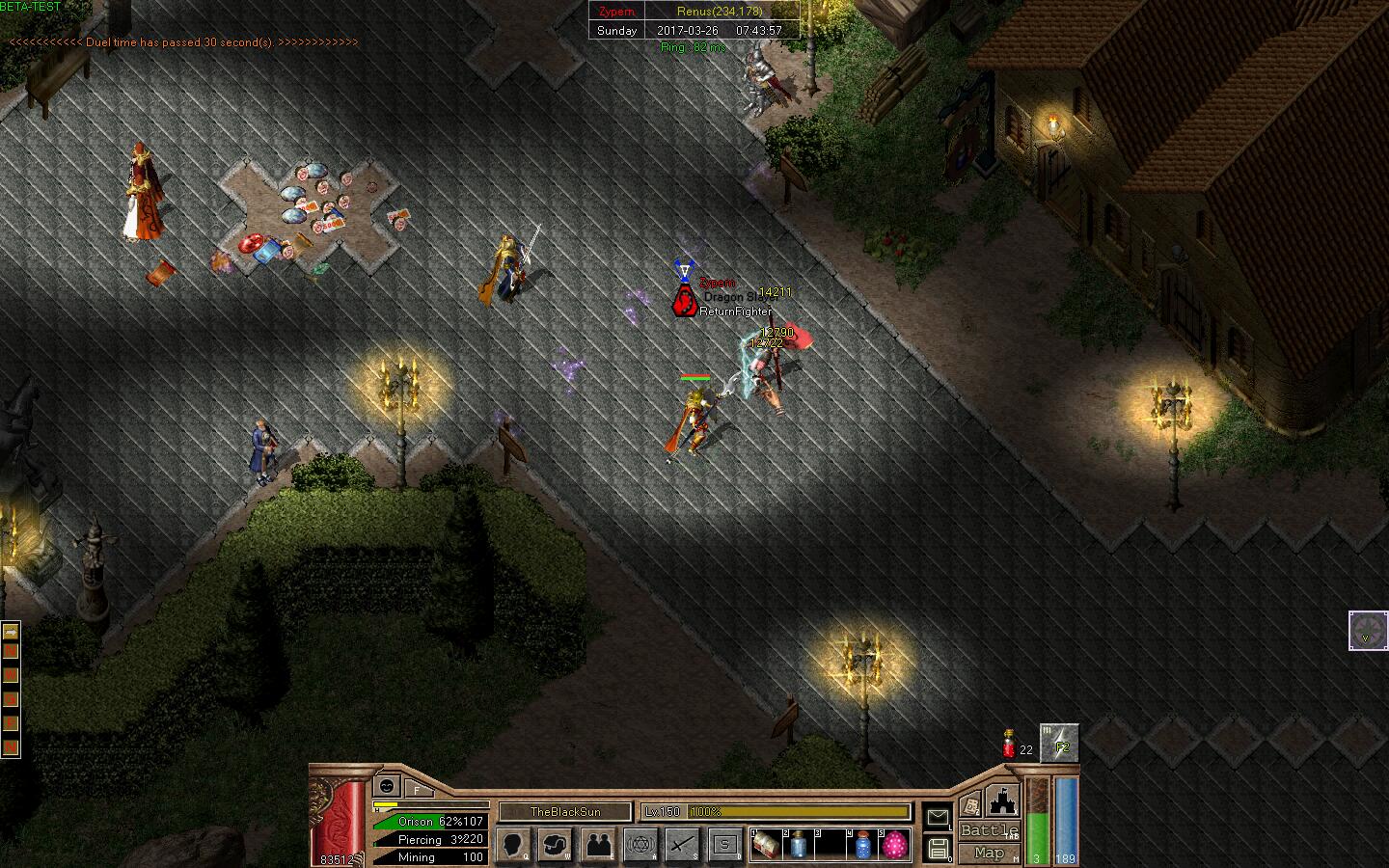Click the dice and scroll icon
Image resolution: width=1389 pixels, height=868 pixels.
tap(970, 805)
